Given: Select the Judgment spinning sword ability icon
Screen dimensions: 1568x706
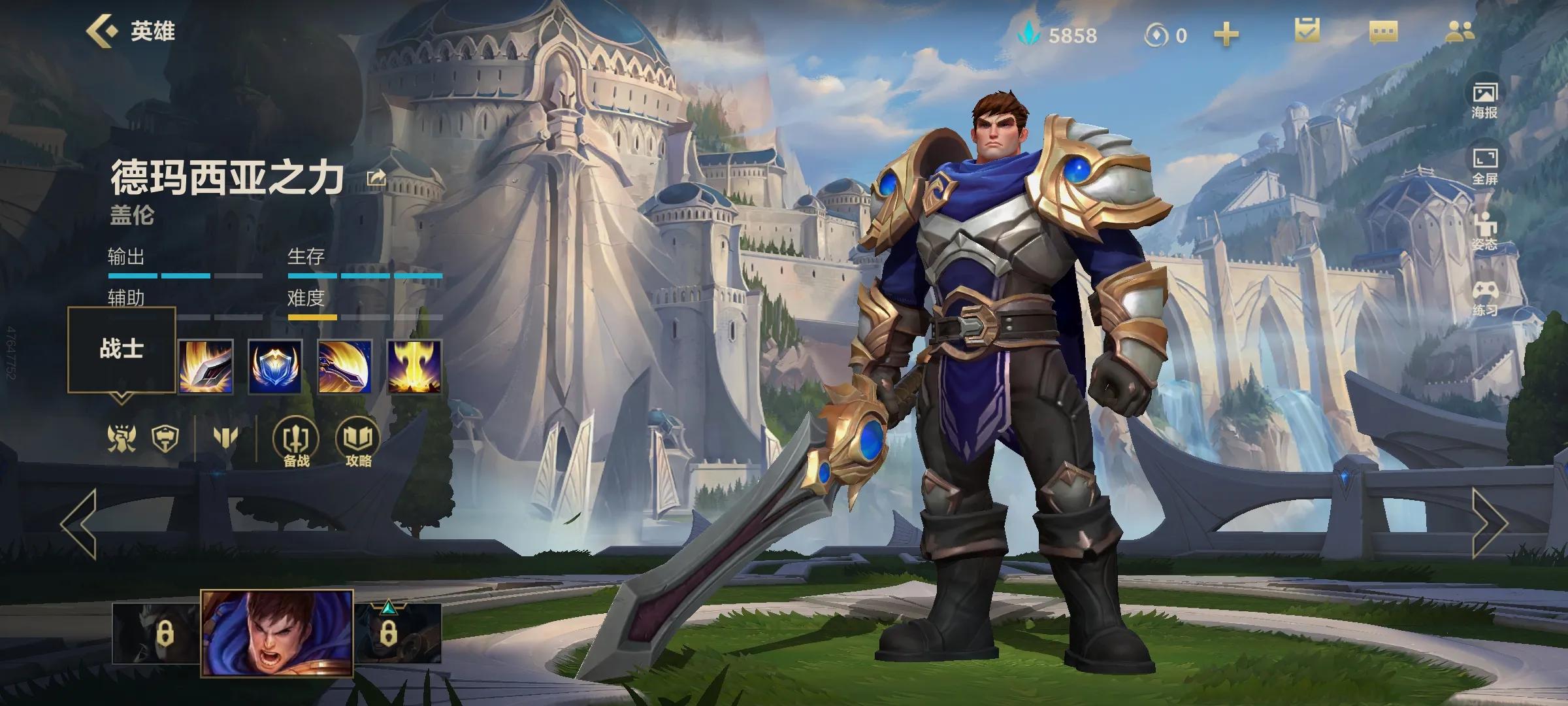Looking at the screenshot, I should pos(345,367).
